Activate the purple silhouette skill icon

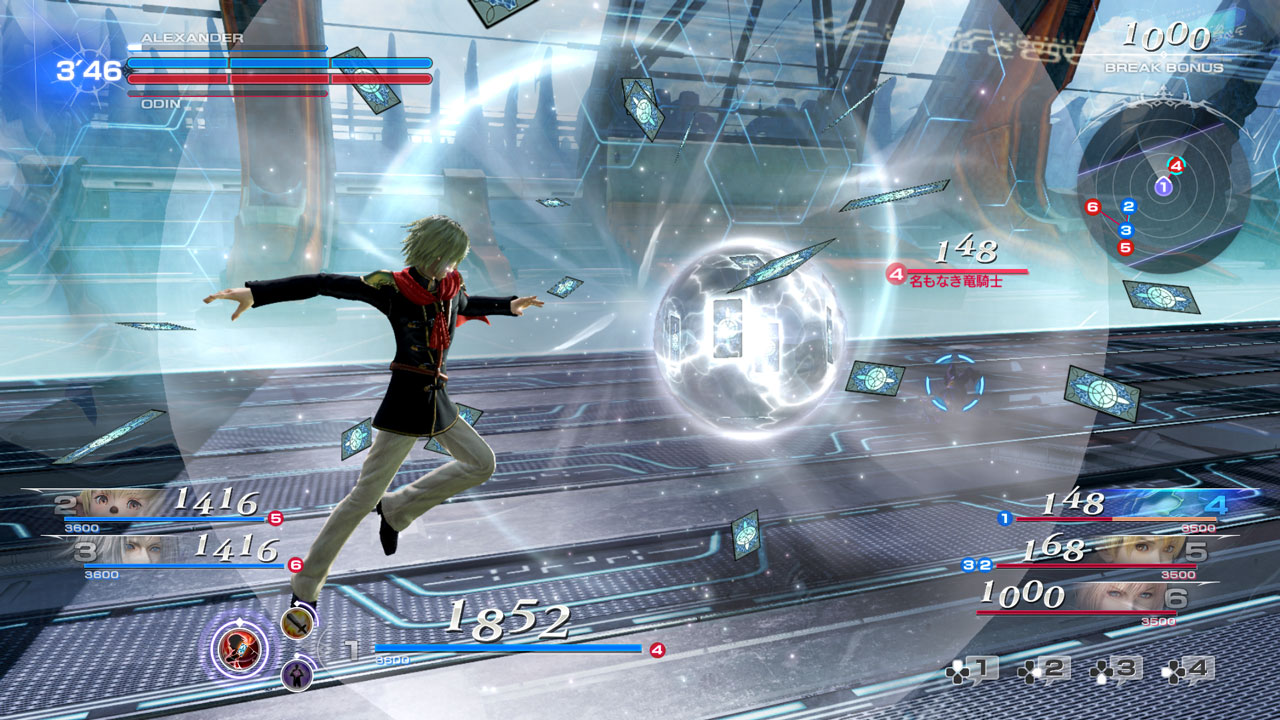[x=296, y=675]
